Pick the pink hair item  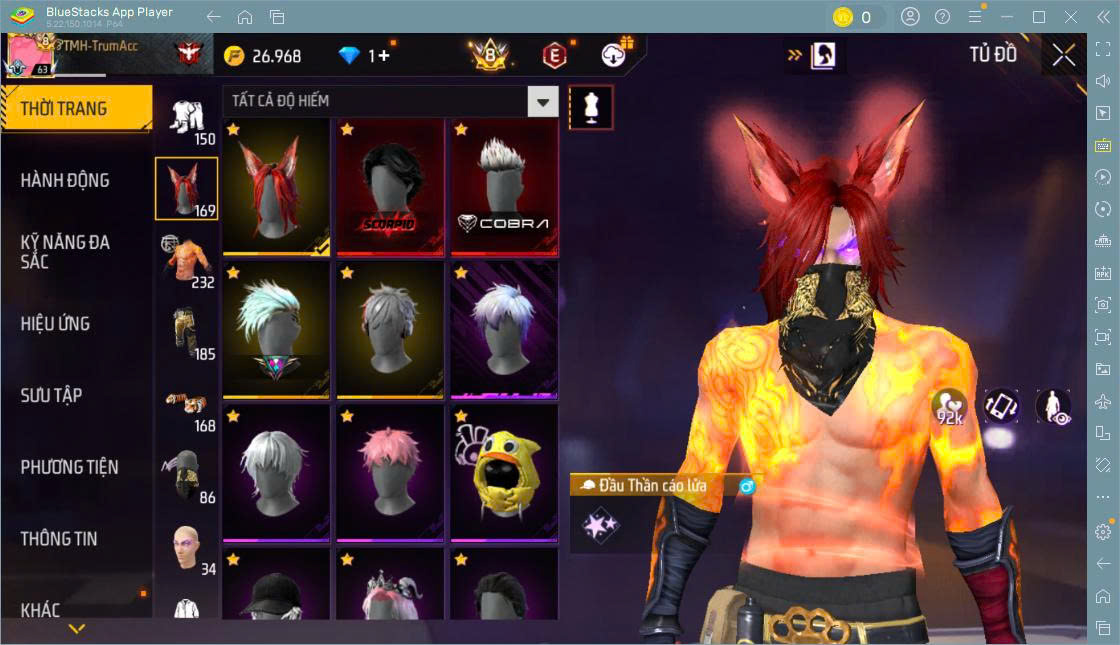click(390, 471)
